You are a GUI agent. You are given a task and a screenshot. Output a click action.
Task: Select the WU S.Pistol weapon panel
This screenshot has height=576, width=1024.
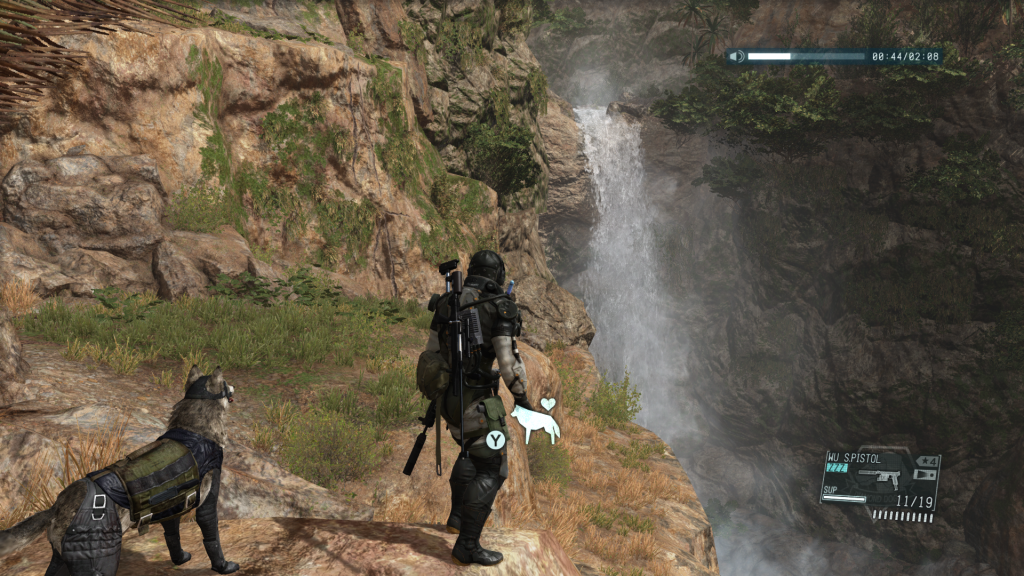(x=880, y=482)
